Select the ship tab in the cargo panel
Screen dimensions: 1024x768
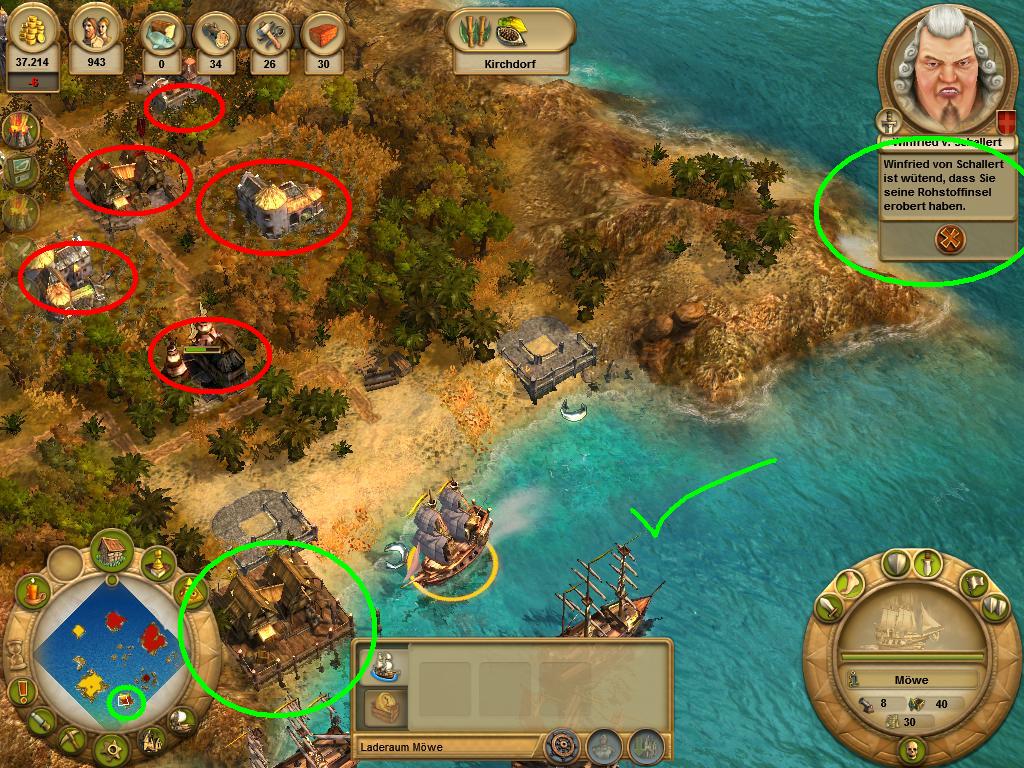tap(385, 663)
